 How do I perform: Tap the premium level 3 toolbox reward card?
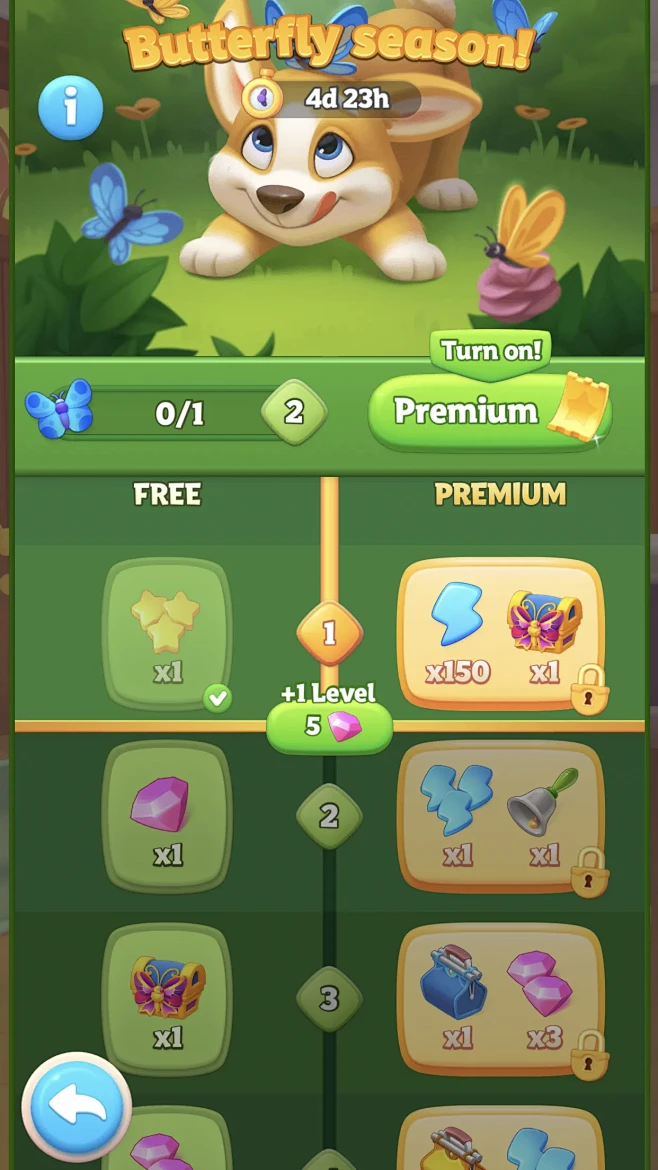coord(500,999)
